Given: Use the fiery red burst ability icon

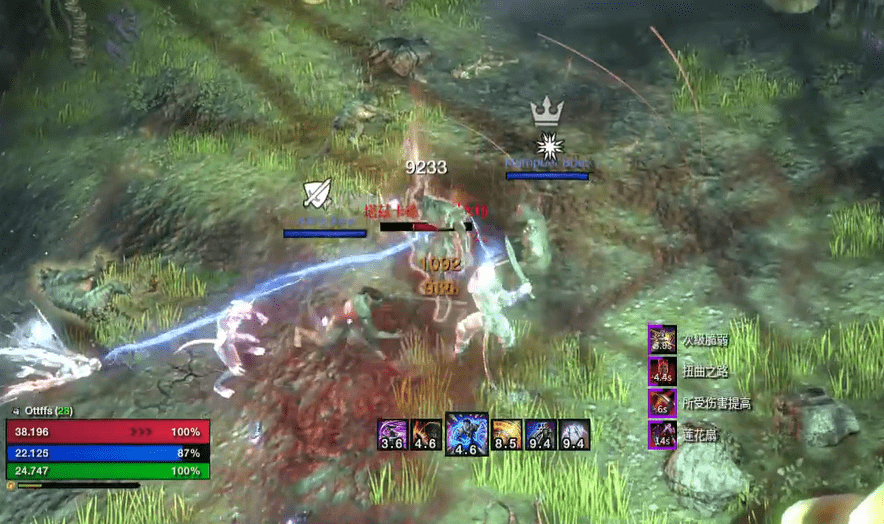Looking at the screenshot, I should [x=425, y=435].
